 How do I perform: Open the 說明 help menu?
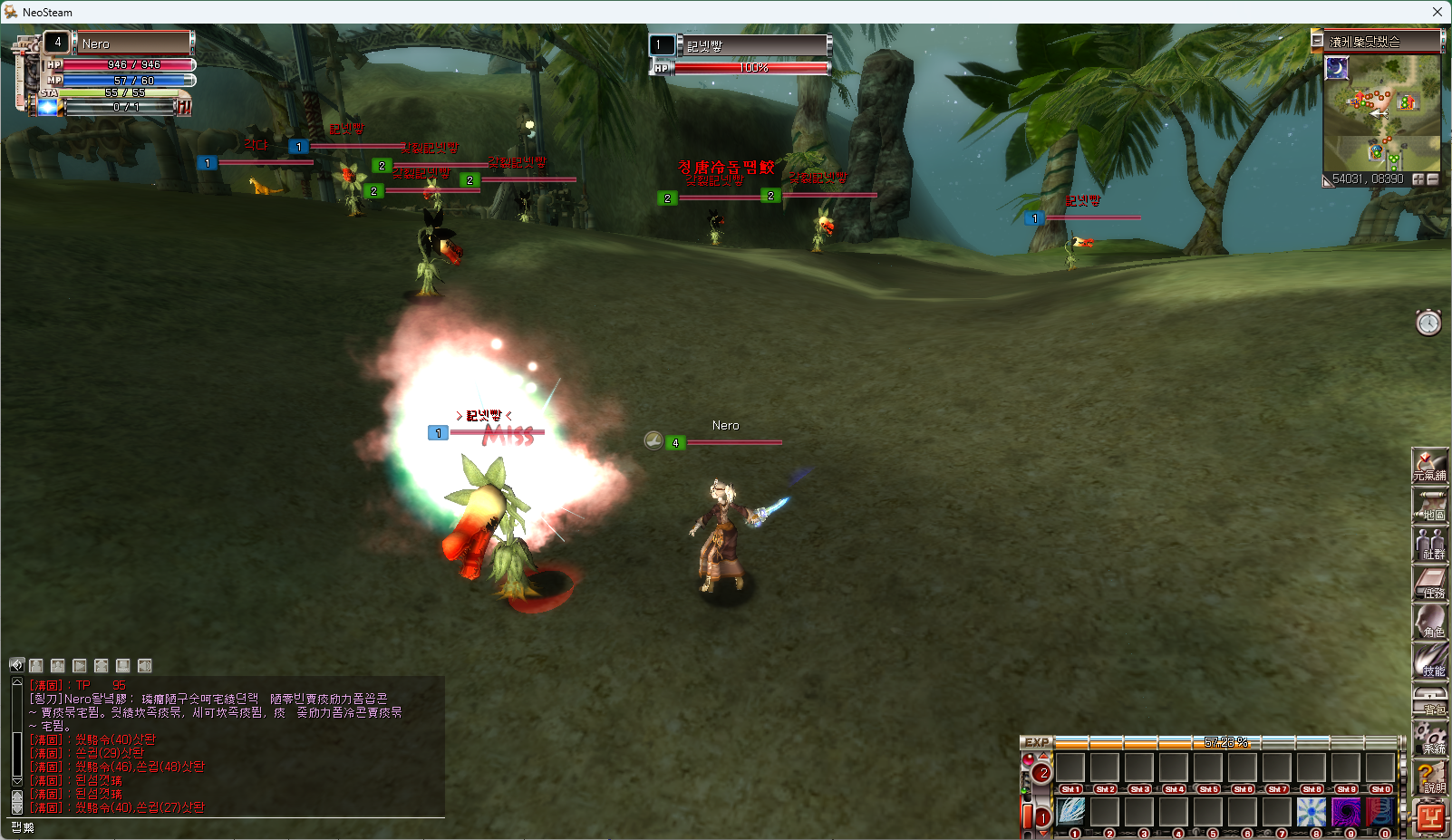(x=1429, y=777)
